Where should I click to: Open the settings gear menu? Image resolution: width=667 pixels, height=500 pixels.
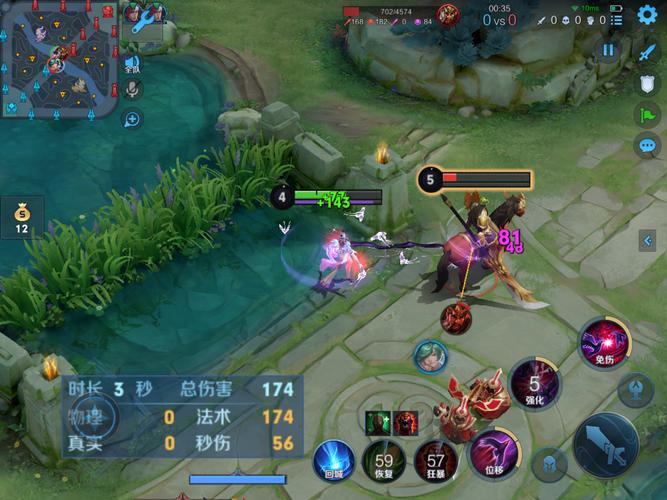(x=647, y=16)
